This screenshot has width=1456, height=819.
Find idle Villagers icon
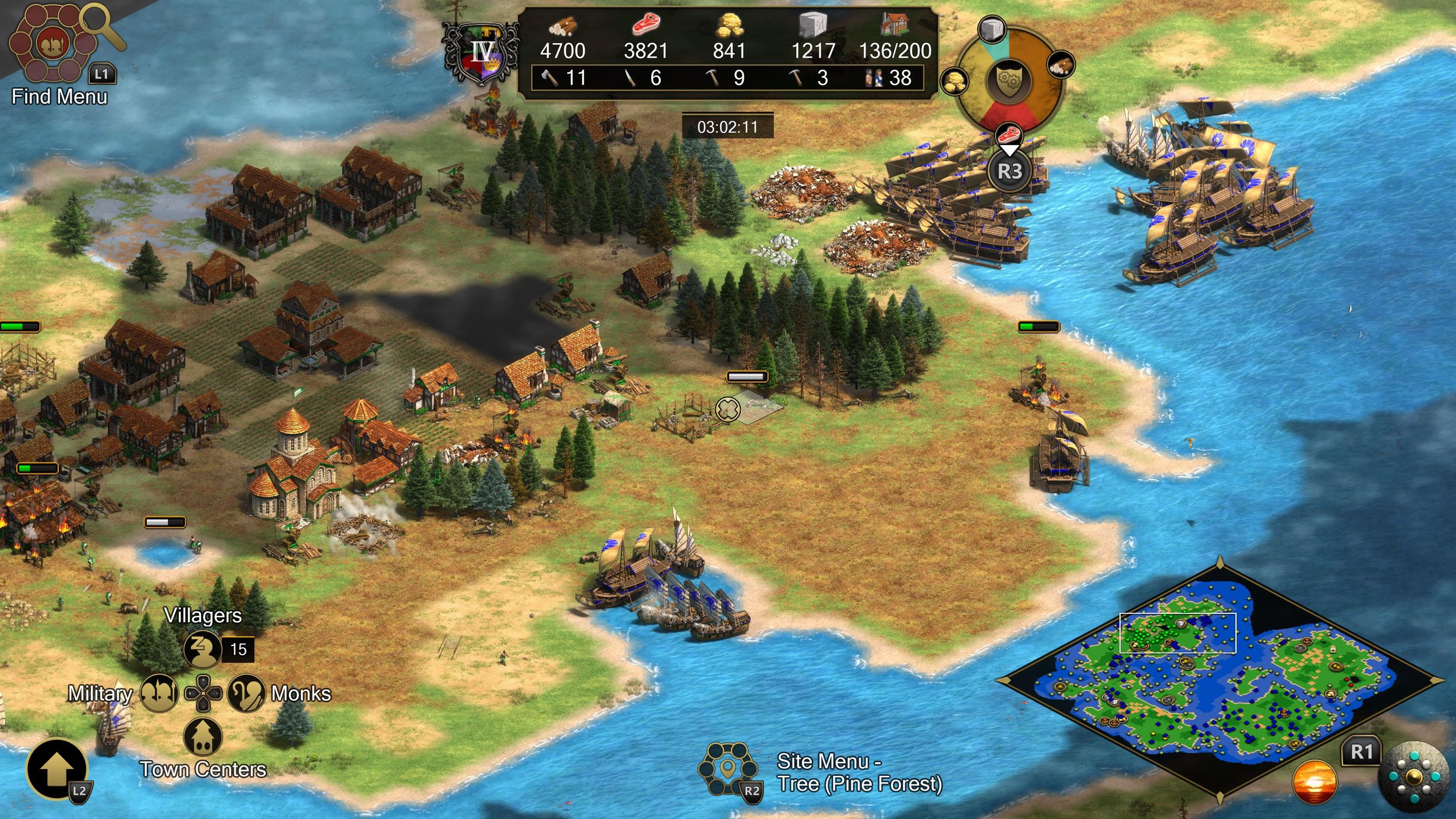point(202,649)
